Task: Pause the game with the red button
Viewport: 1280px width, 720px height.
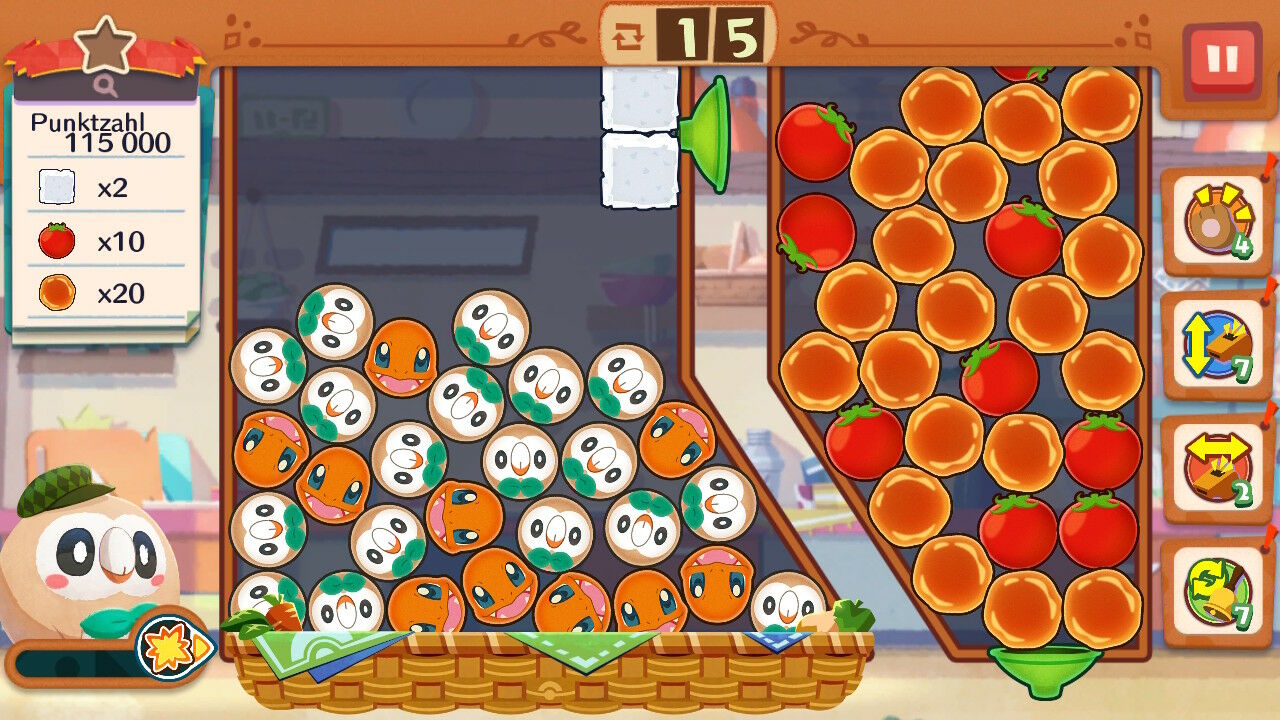Action: pos(1221,59)
